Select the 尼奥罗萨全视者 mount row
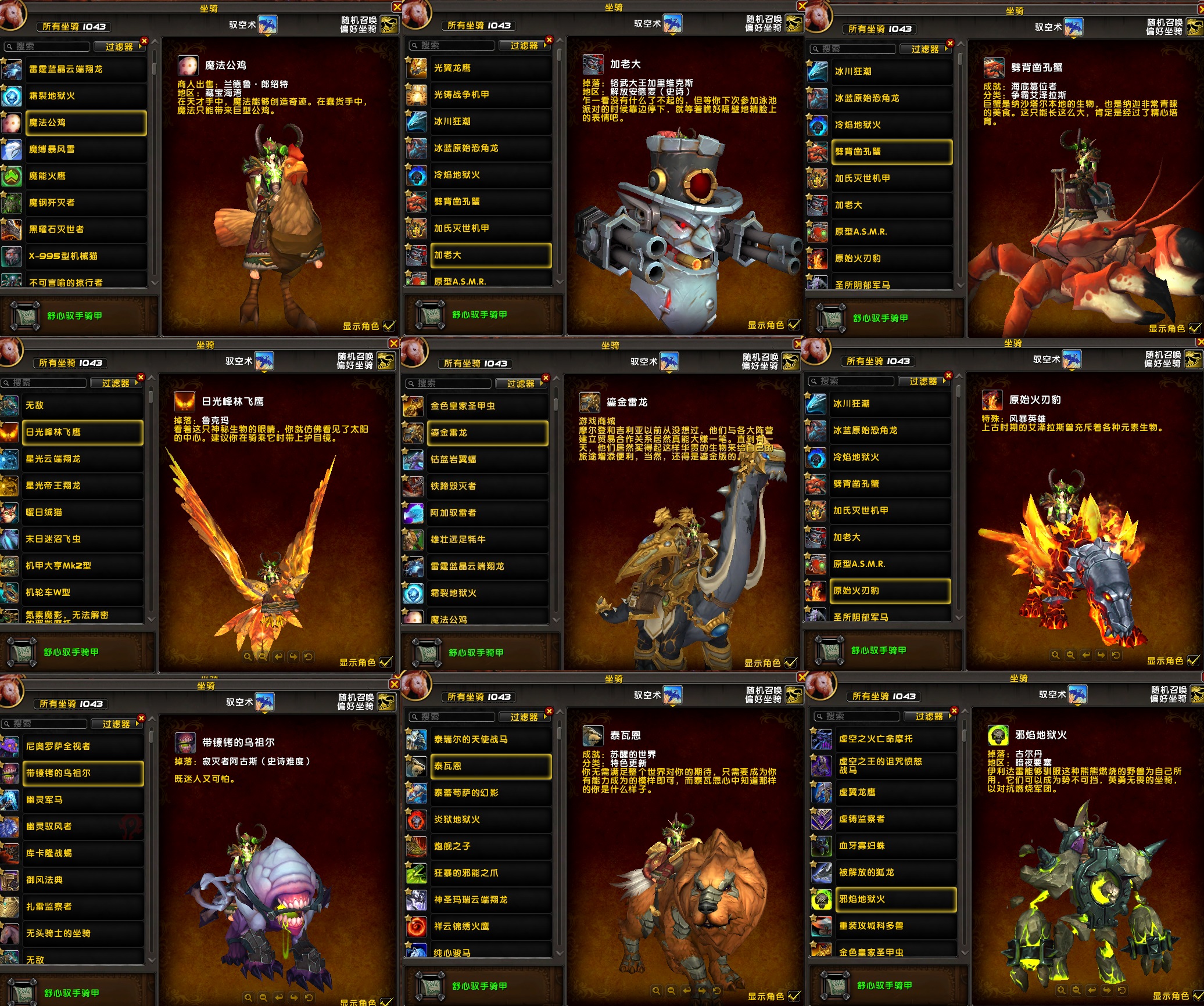The width and height of the screenshot is (1204, 1006). click(83, 746)
